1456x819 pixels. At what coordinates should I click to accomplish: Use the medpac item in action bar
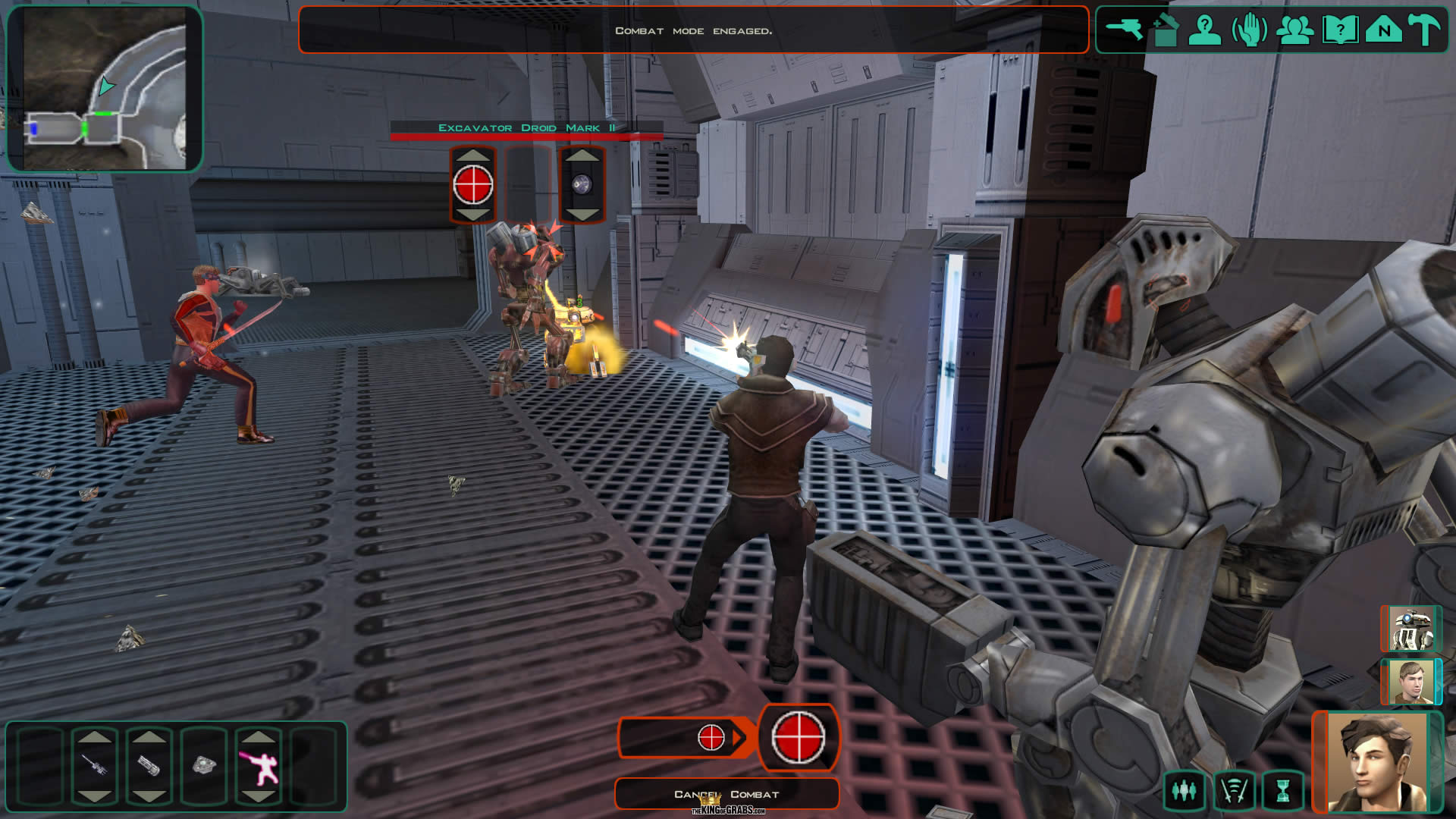[149, 764]
